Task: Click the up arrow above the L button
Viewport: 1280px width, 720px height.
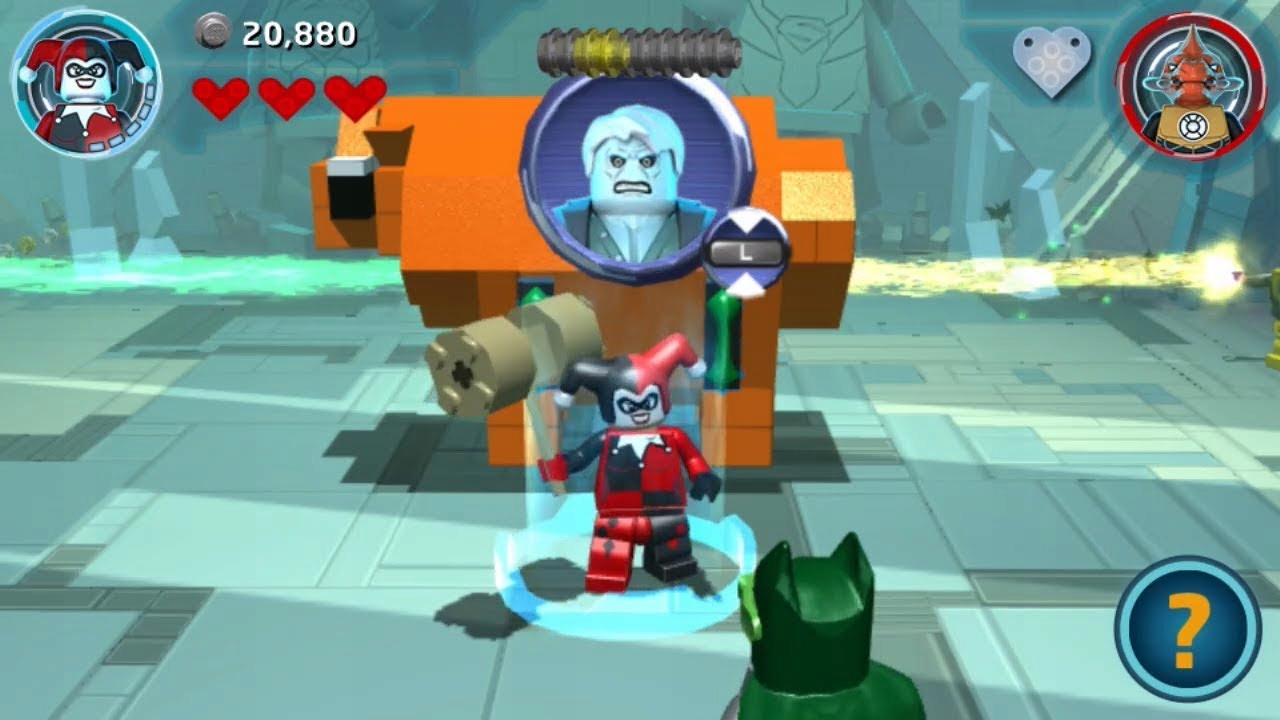Action: pyautogui.click(x=745, y=219)
